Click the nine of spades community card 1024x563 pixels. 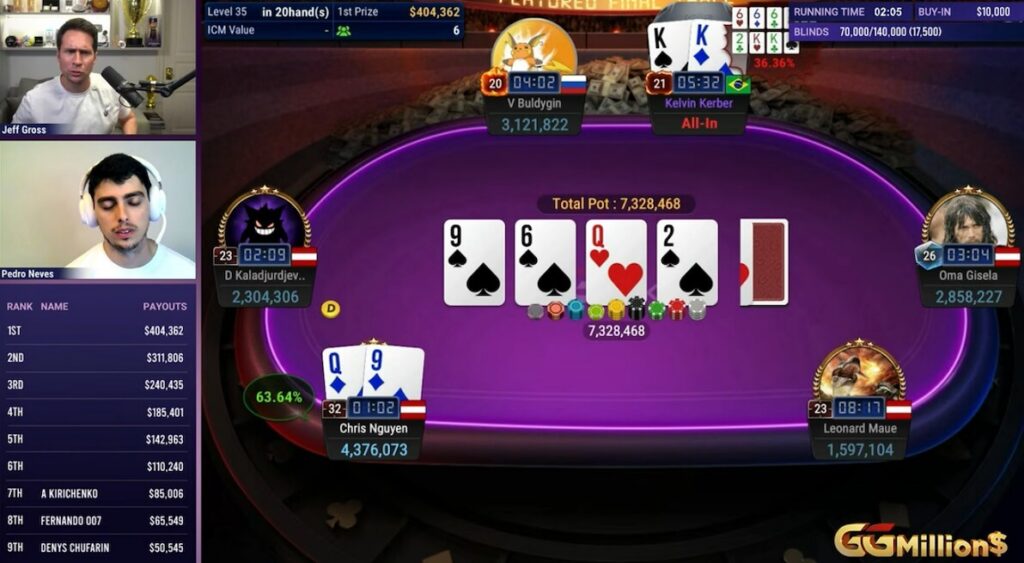(x=474, y=262)
